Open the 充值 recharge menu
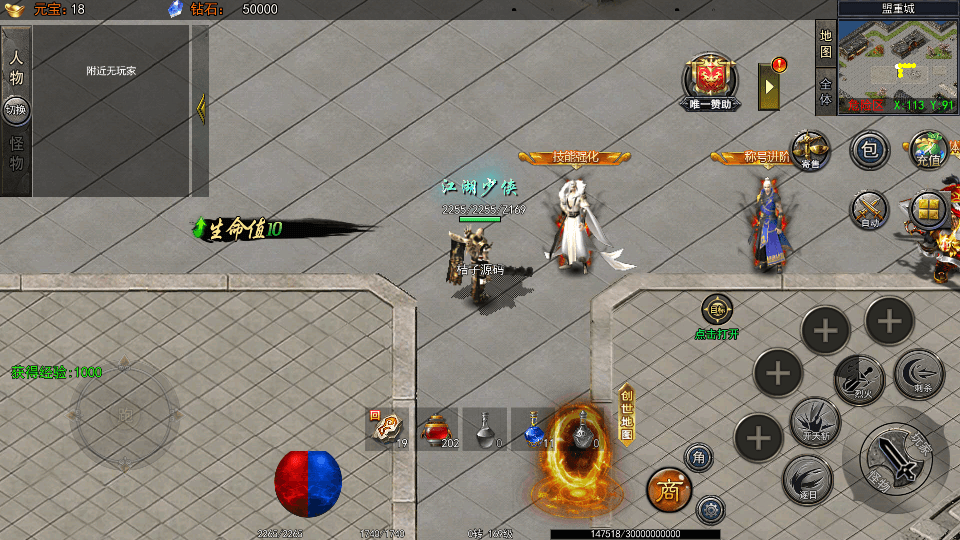This screenshot has height=540, width=960. 928,150
